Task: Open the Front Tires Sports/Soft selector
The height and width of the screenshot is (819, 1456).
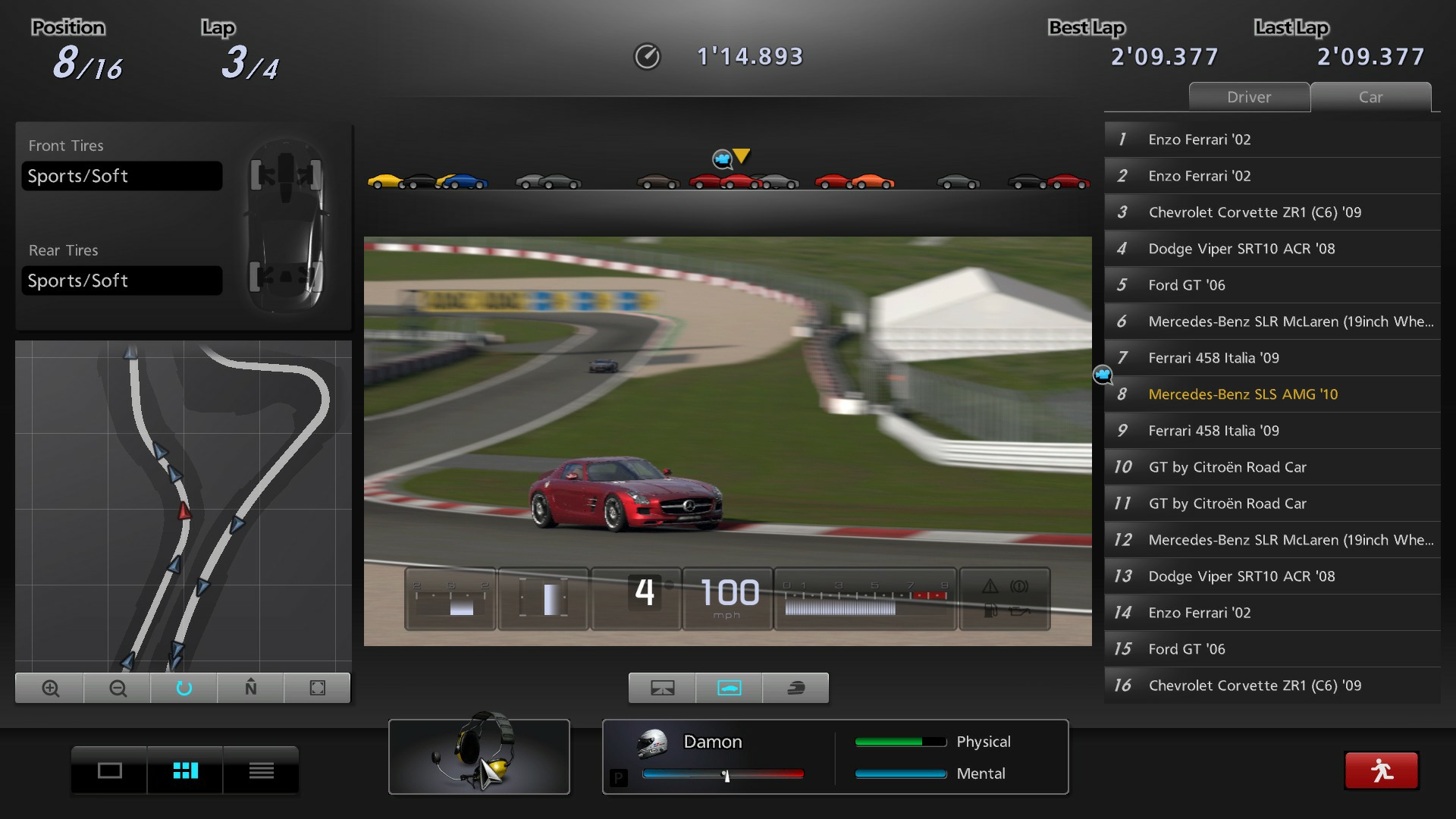Action: pyautogui.click(x=121, y=175)
